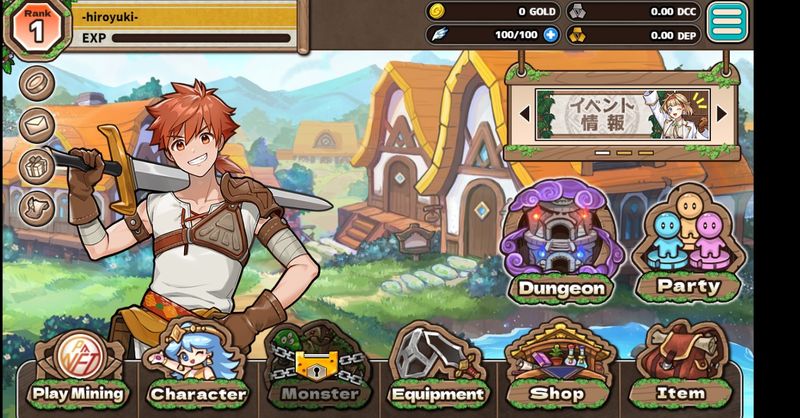Open the teal hamburger menu

click(728, 22)
